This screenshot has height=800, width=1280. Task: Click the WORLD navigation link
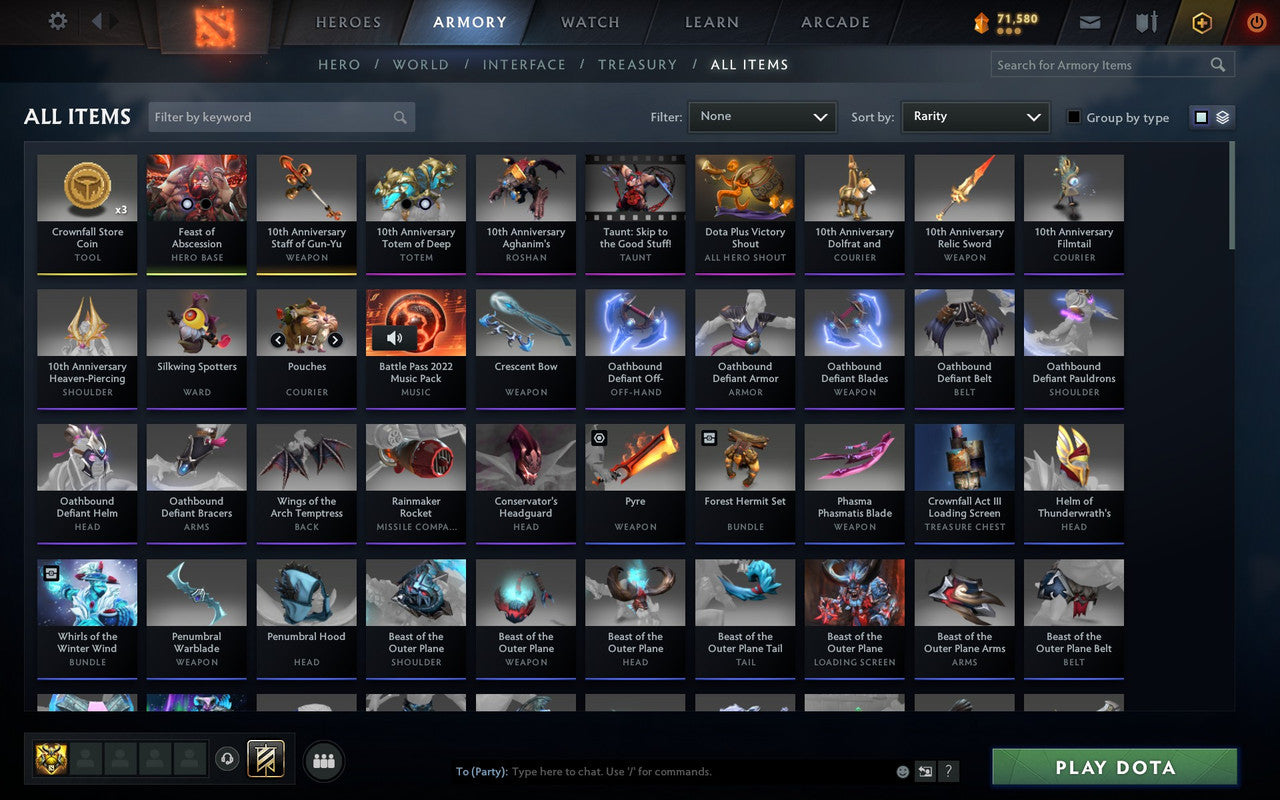point(420,64)
